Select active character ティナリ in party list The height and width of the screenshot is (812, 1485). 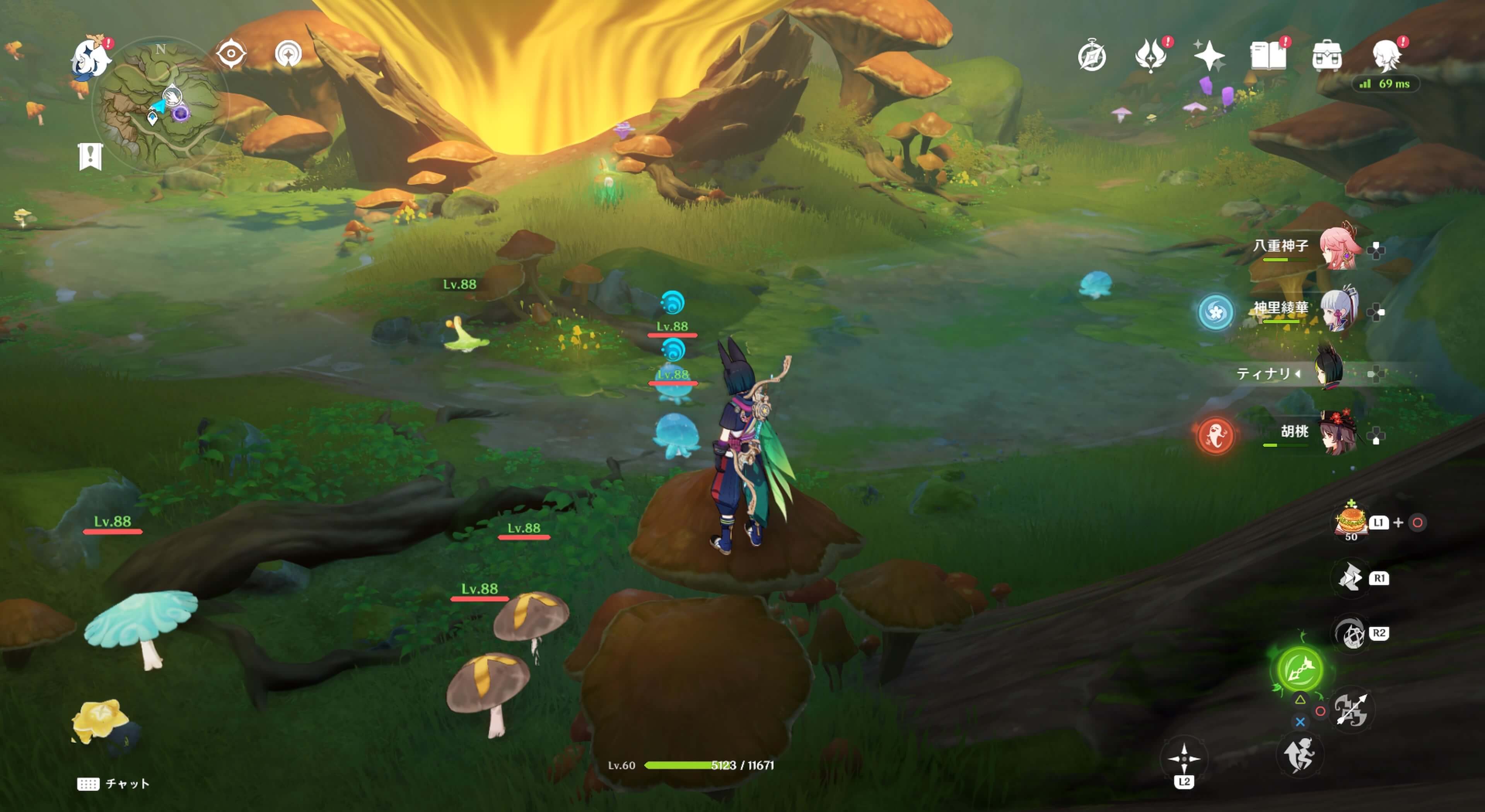tap(1329, 373)
